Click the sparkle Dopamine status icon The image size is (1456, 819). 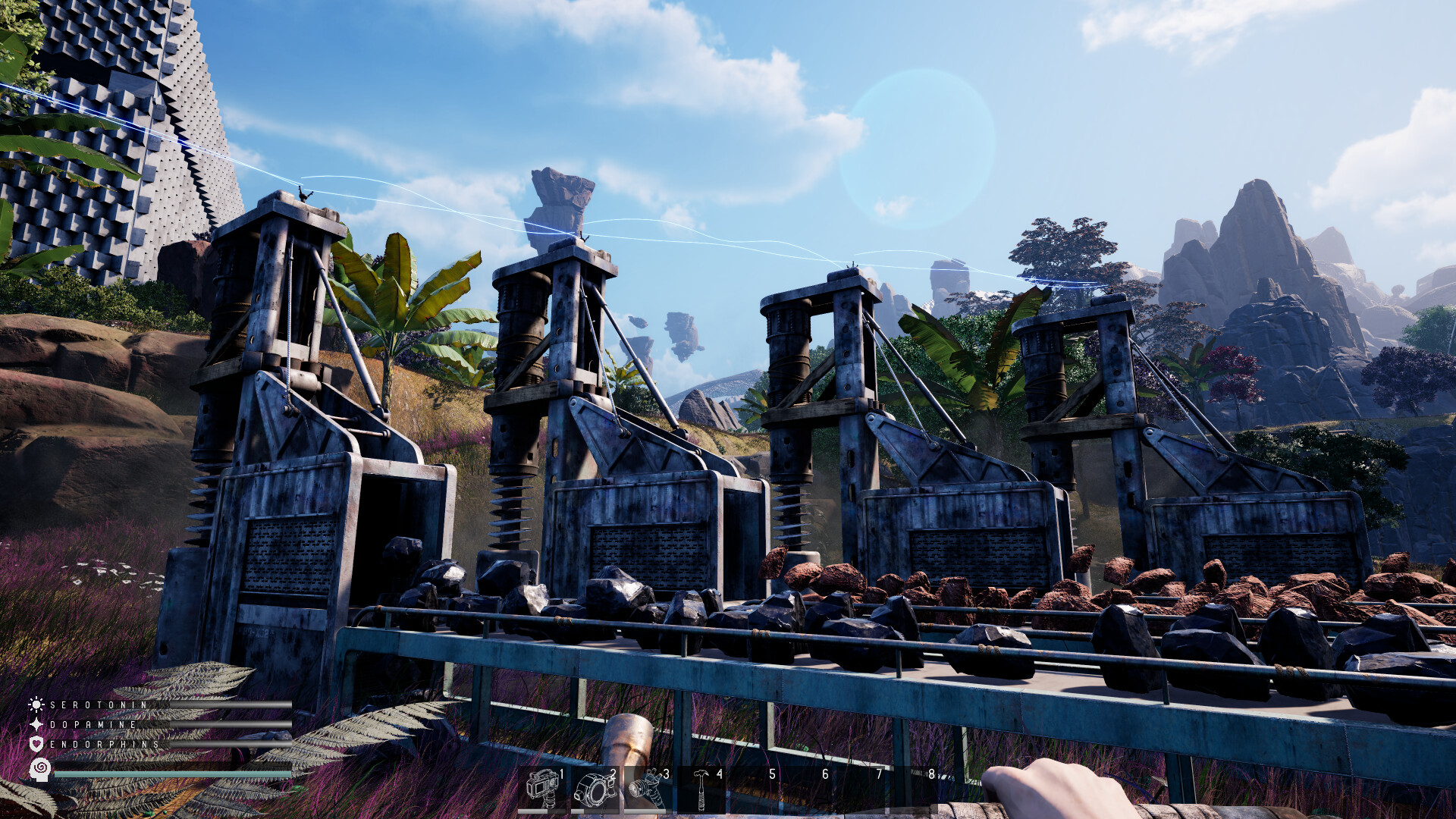coord(36,725)
